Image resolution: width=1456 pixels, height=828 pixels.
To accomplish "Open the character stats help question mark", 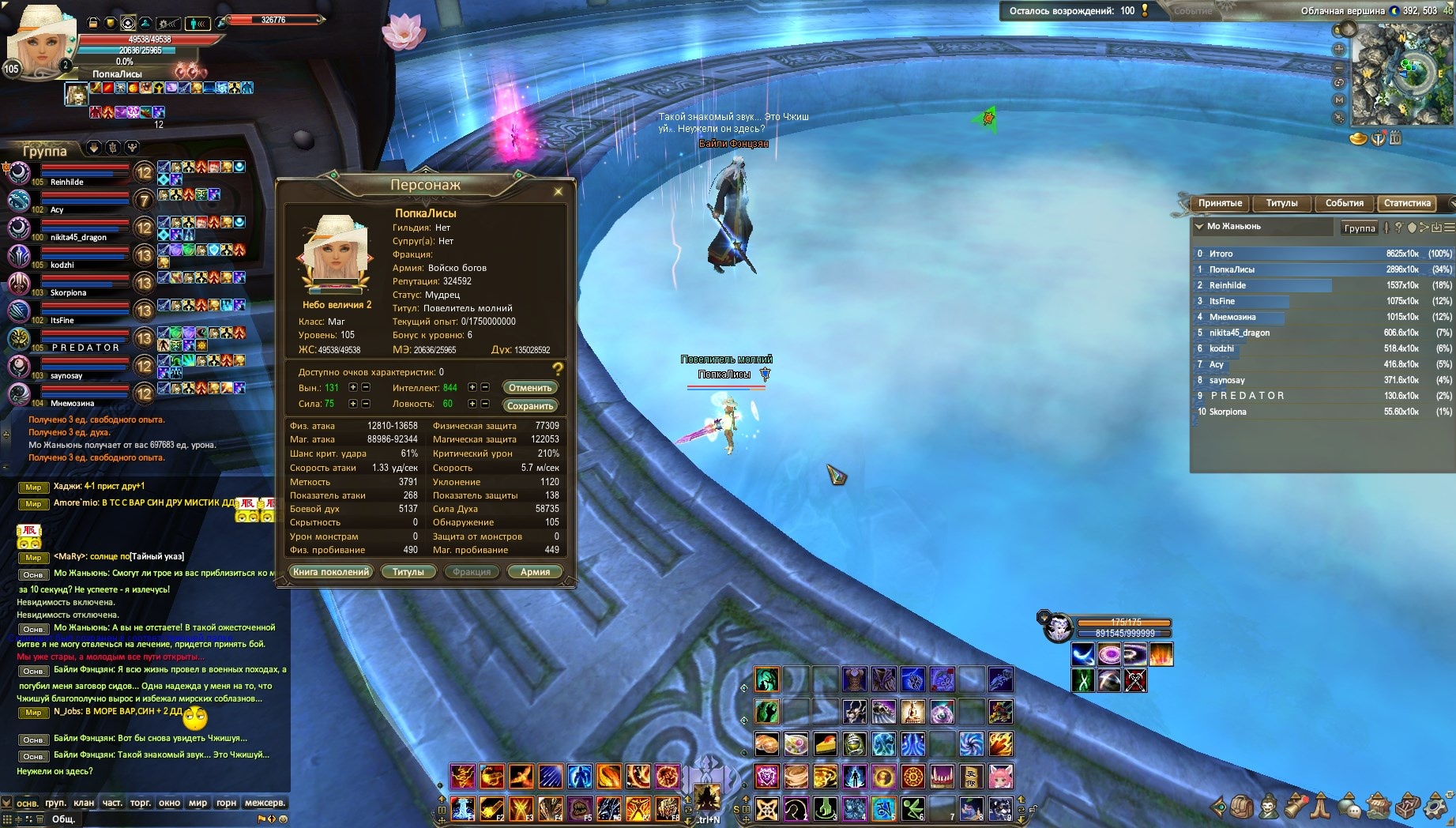I will click(558, 369).
